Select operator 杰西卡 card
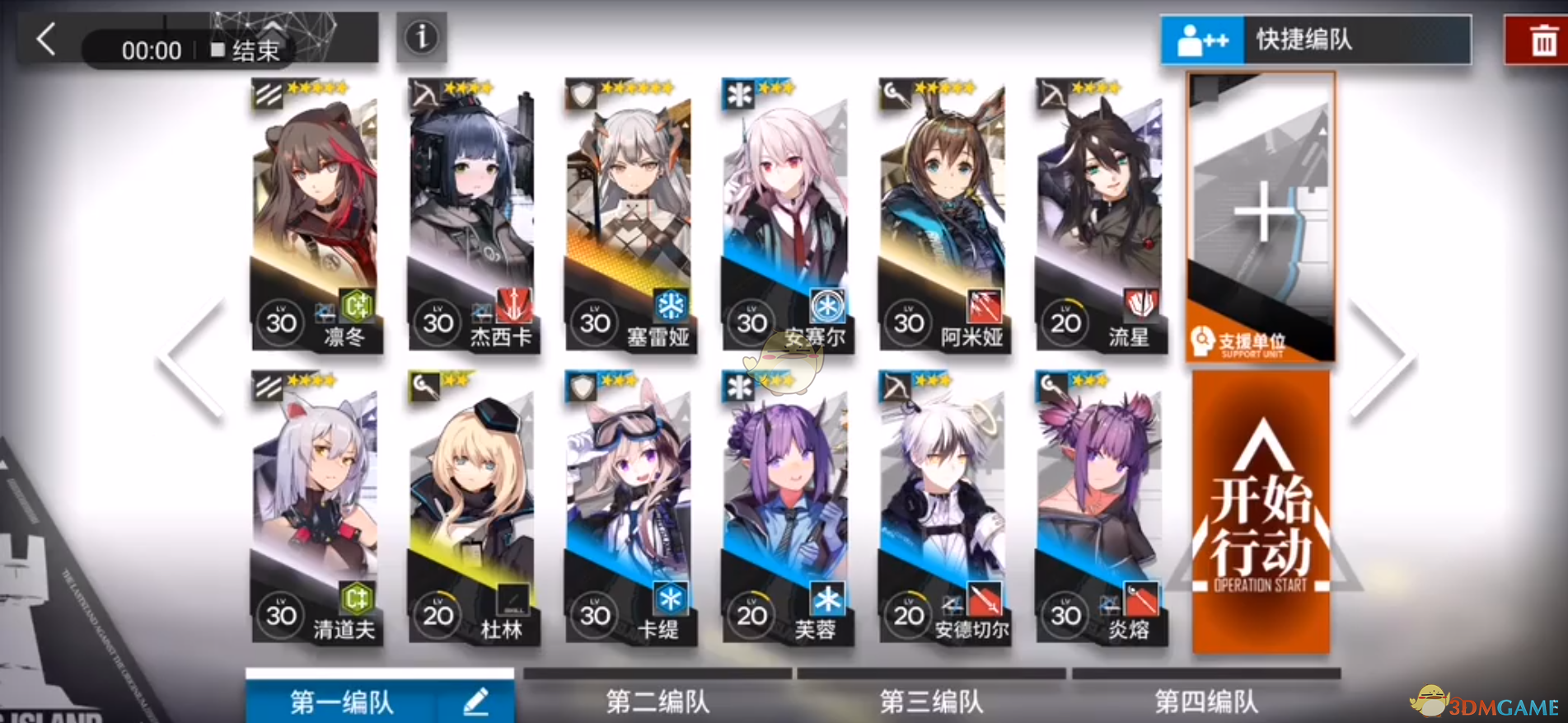Image resolution: width=1568 pixels, height=723 pixels. click(x=472, y=214)
